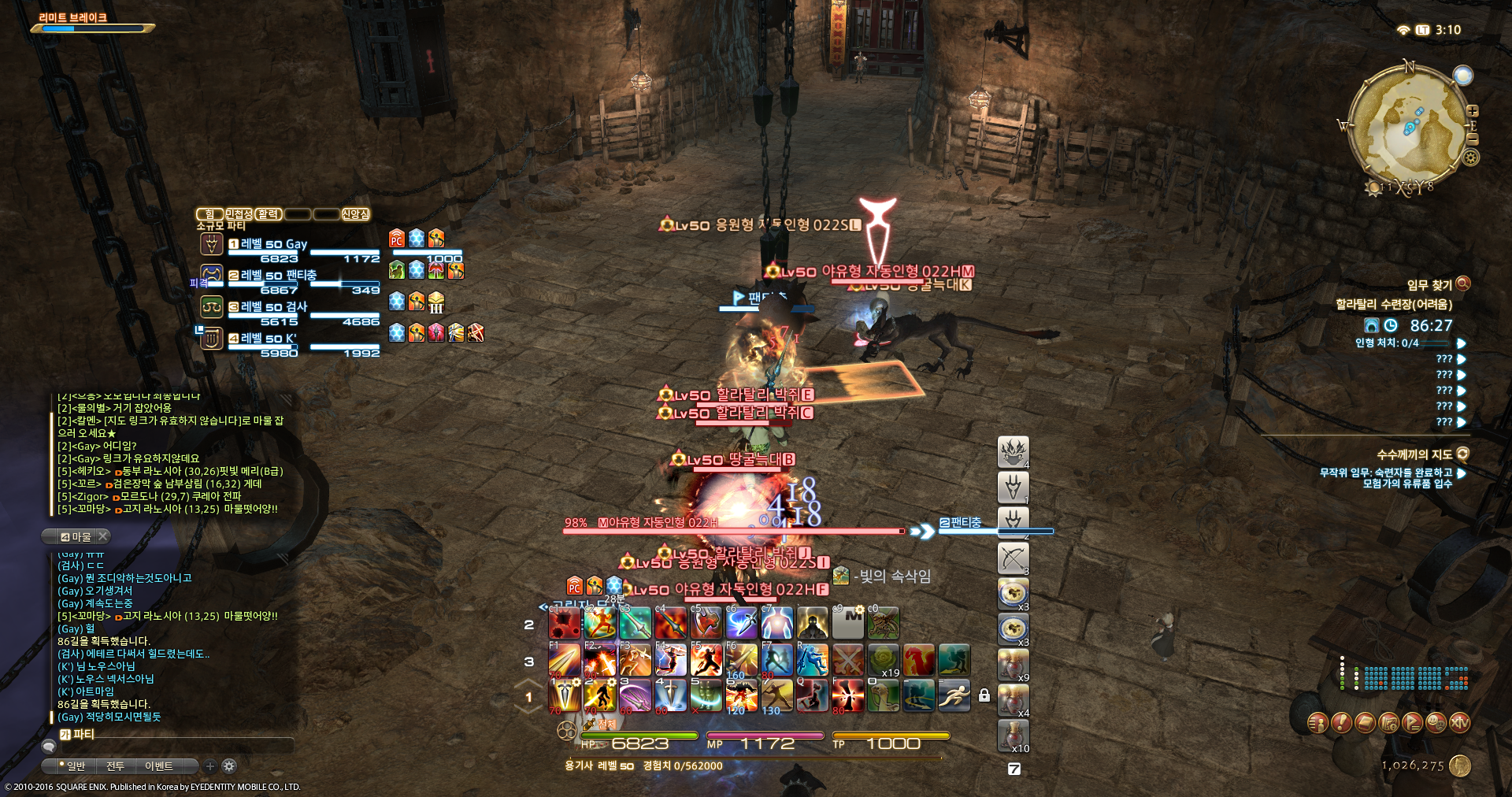
Task: Close the 마물 chat window
Action: tap(103, 536)
